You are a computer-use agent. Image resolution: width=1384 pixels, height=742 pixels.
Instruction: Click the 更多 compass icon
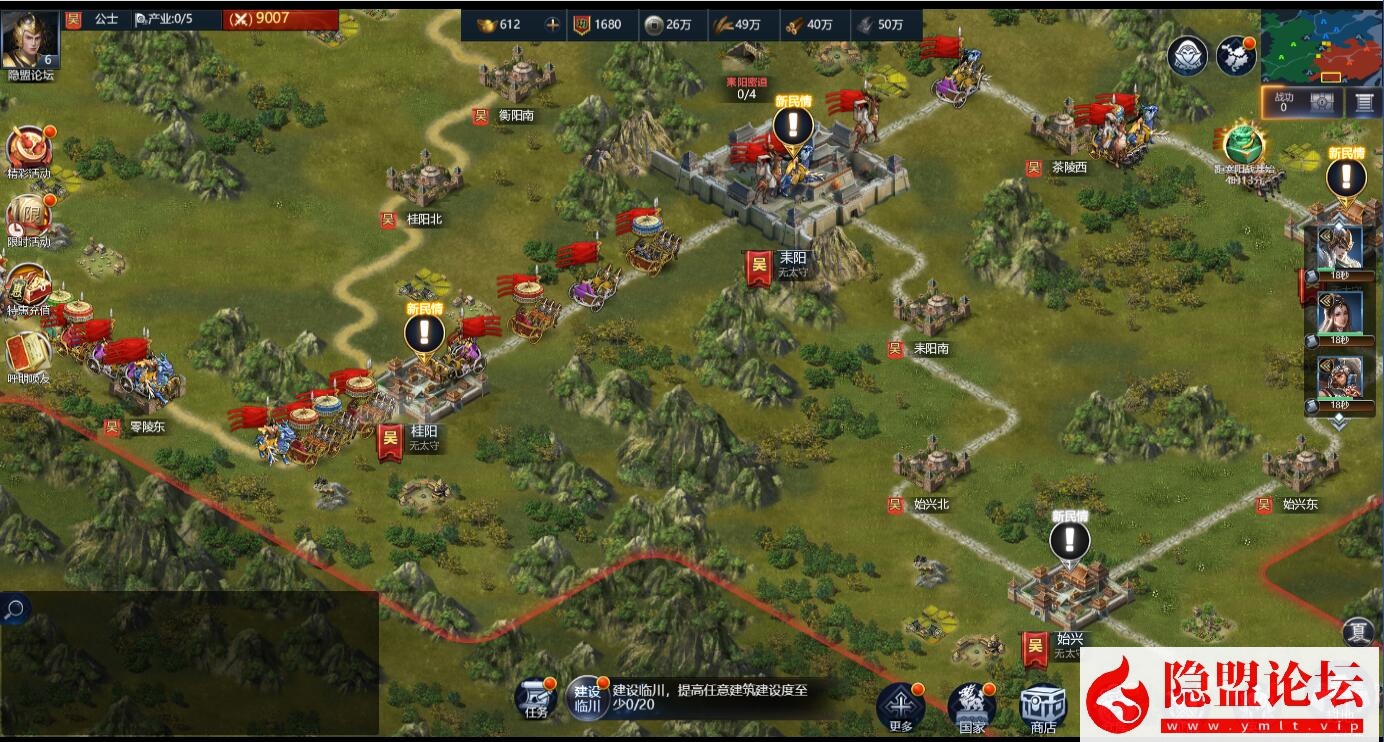point(903,704)
